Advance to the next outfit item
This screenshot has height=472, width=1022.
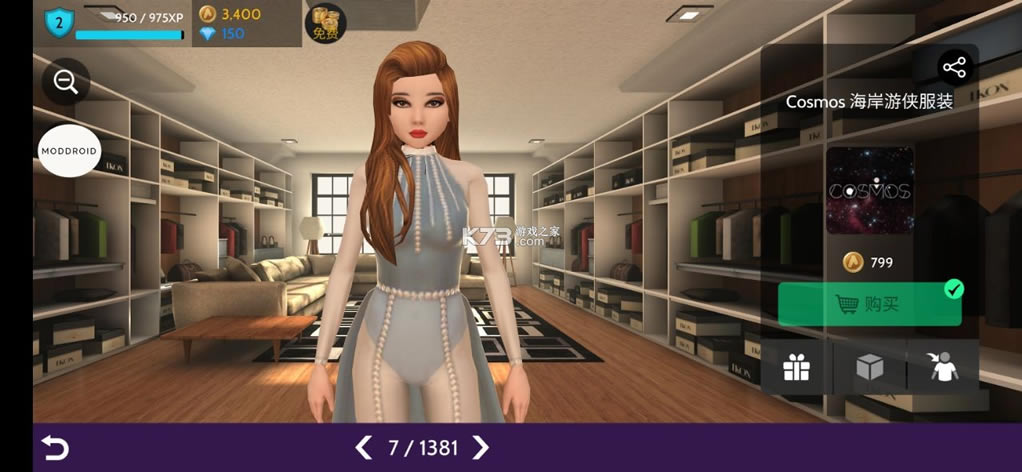(481, 447)
